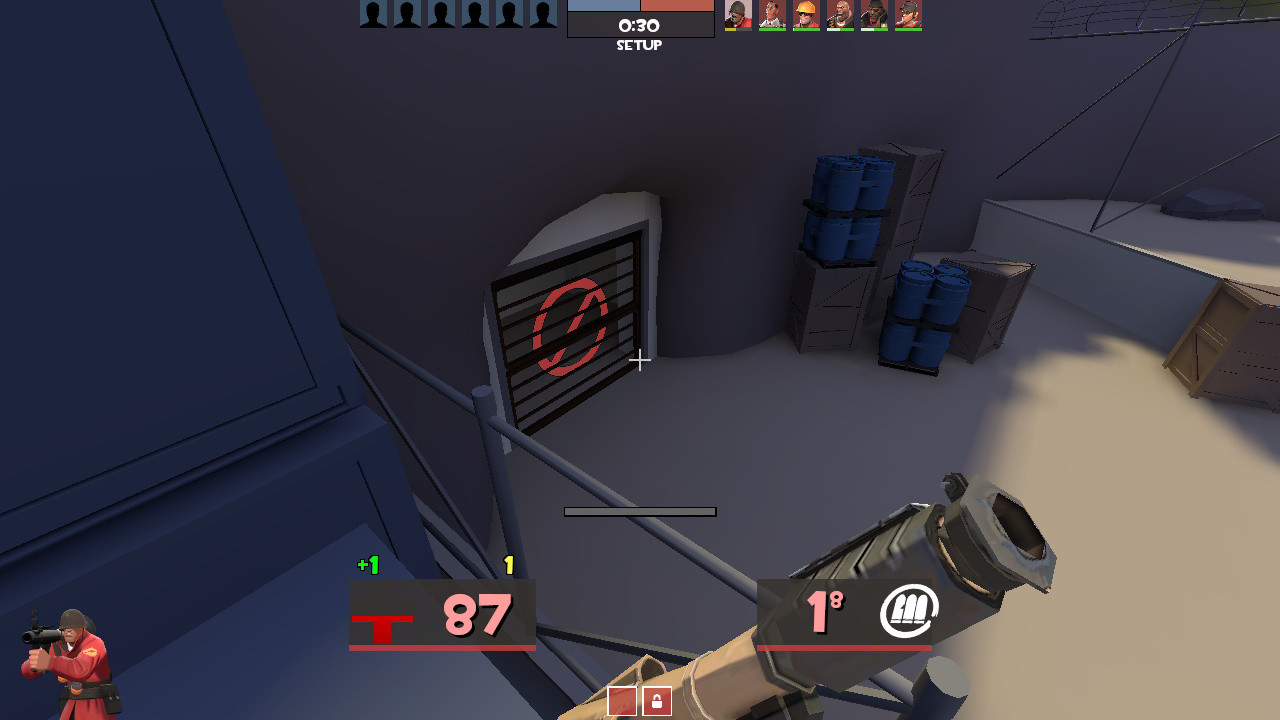The width and height of the screenshot is (1280, 720).
Task: Select the Demoman portrait in the roster
Action: pyautogui.click(x=874, y=13)
